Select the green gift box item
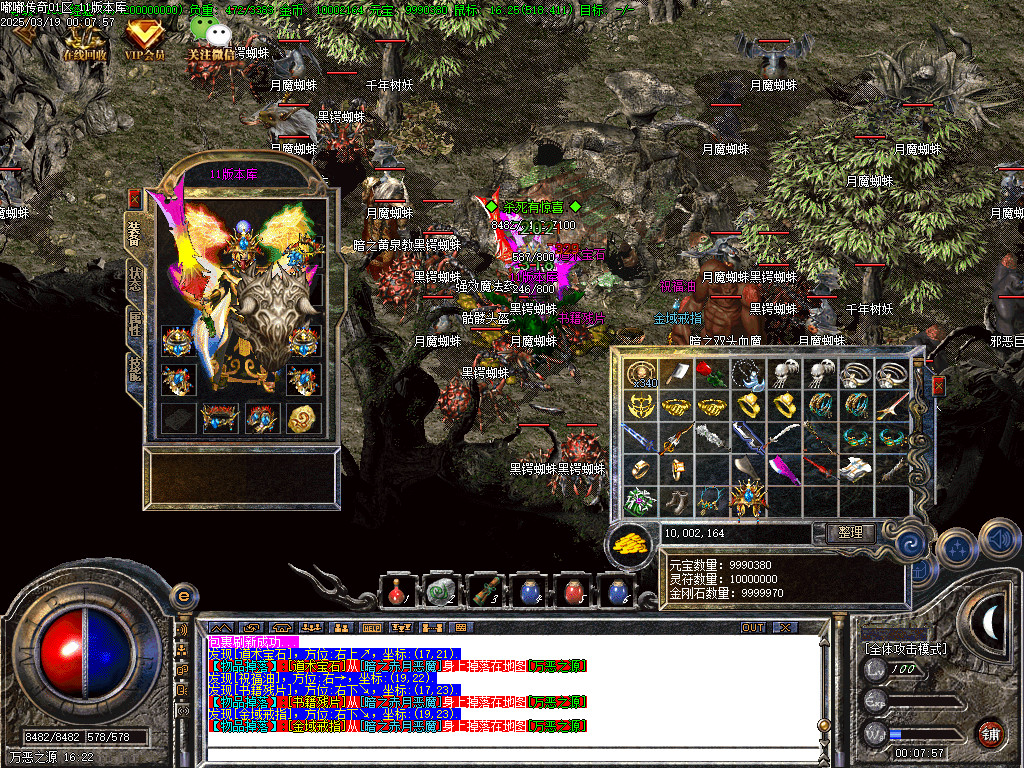1024x768 pixels. (640, 500)
